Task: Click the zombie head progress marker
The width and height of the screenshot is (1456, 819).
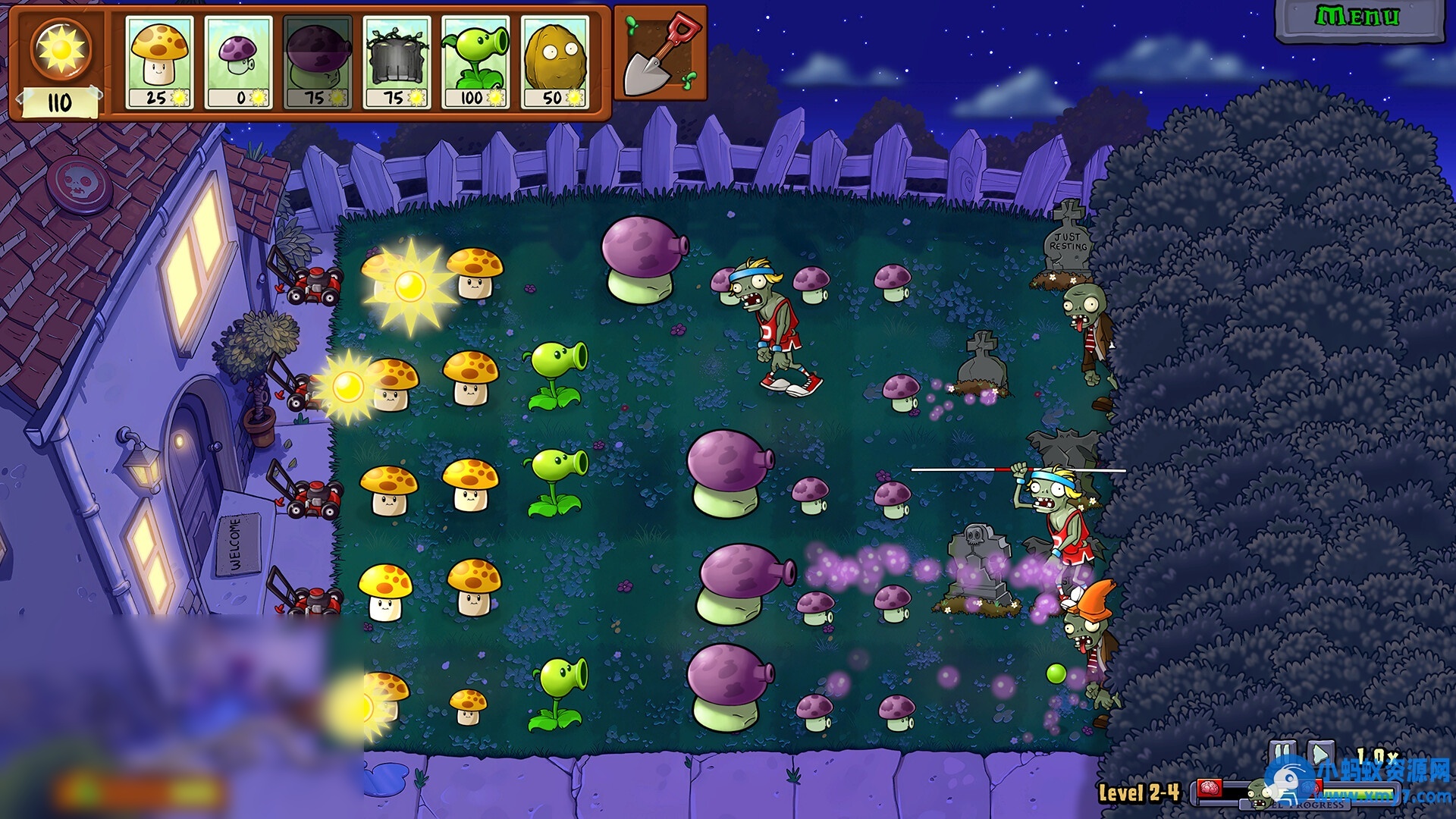Action: pyautogui.click(x=1259, y=795)
